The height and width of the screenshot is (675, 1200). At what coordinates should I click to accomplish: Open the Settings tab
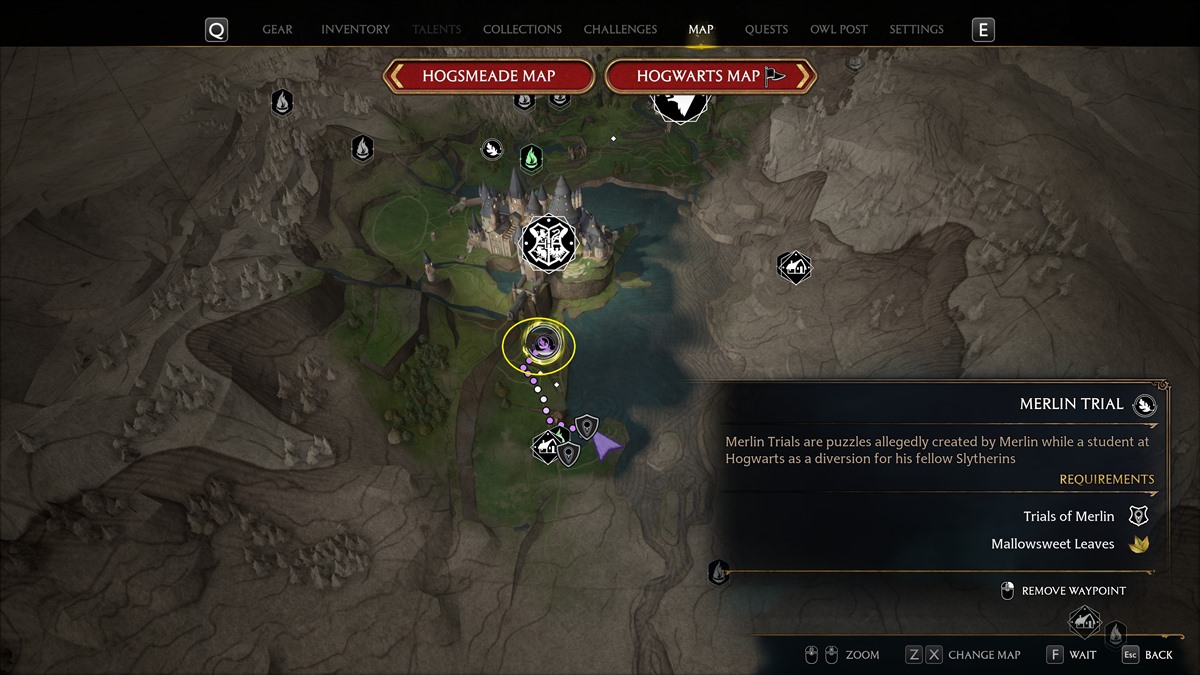point(916,30)
